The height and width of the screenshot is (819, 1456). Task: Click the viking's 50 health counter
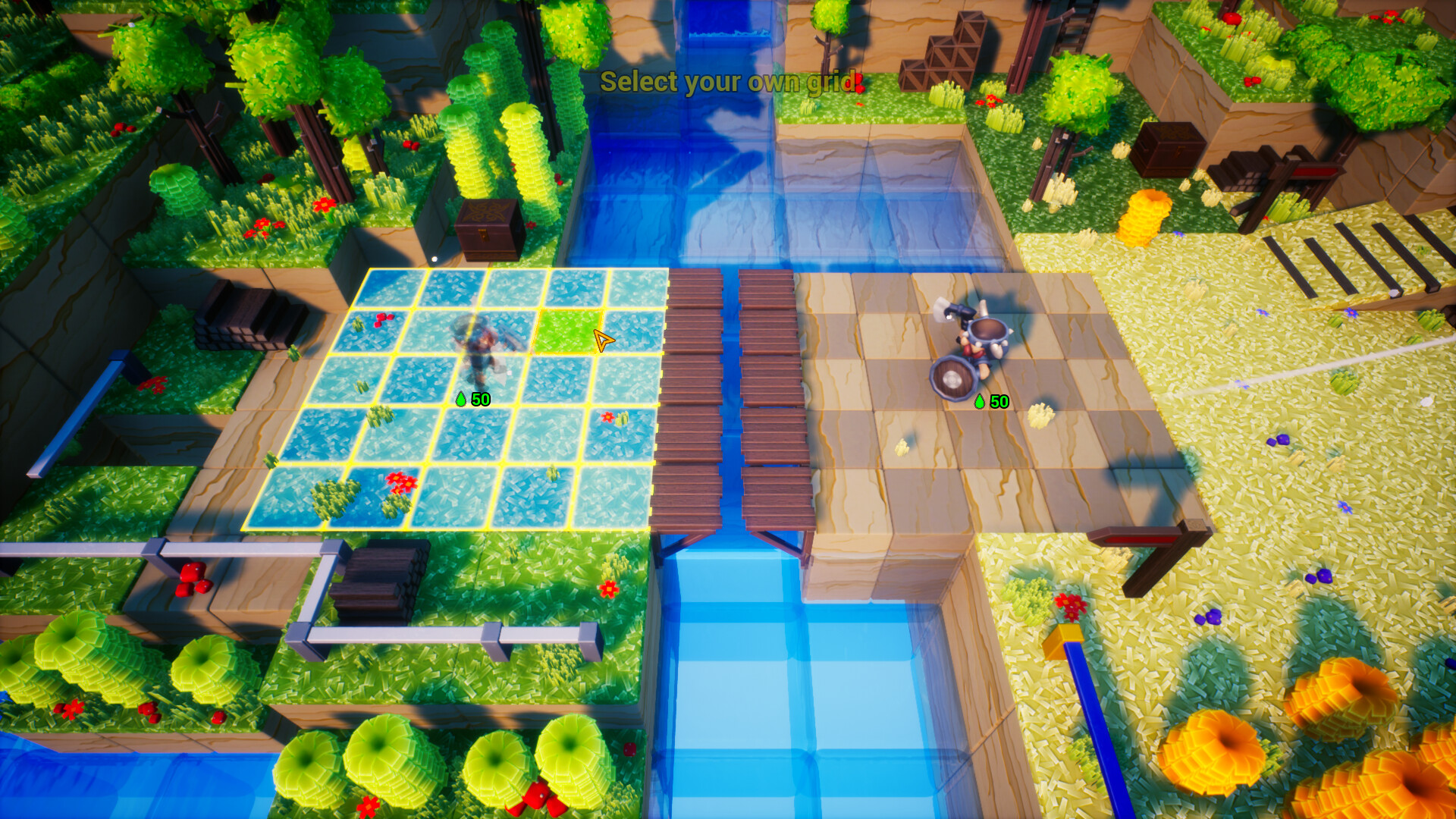pyautogui.click(x=998, y=400)
